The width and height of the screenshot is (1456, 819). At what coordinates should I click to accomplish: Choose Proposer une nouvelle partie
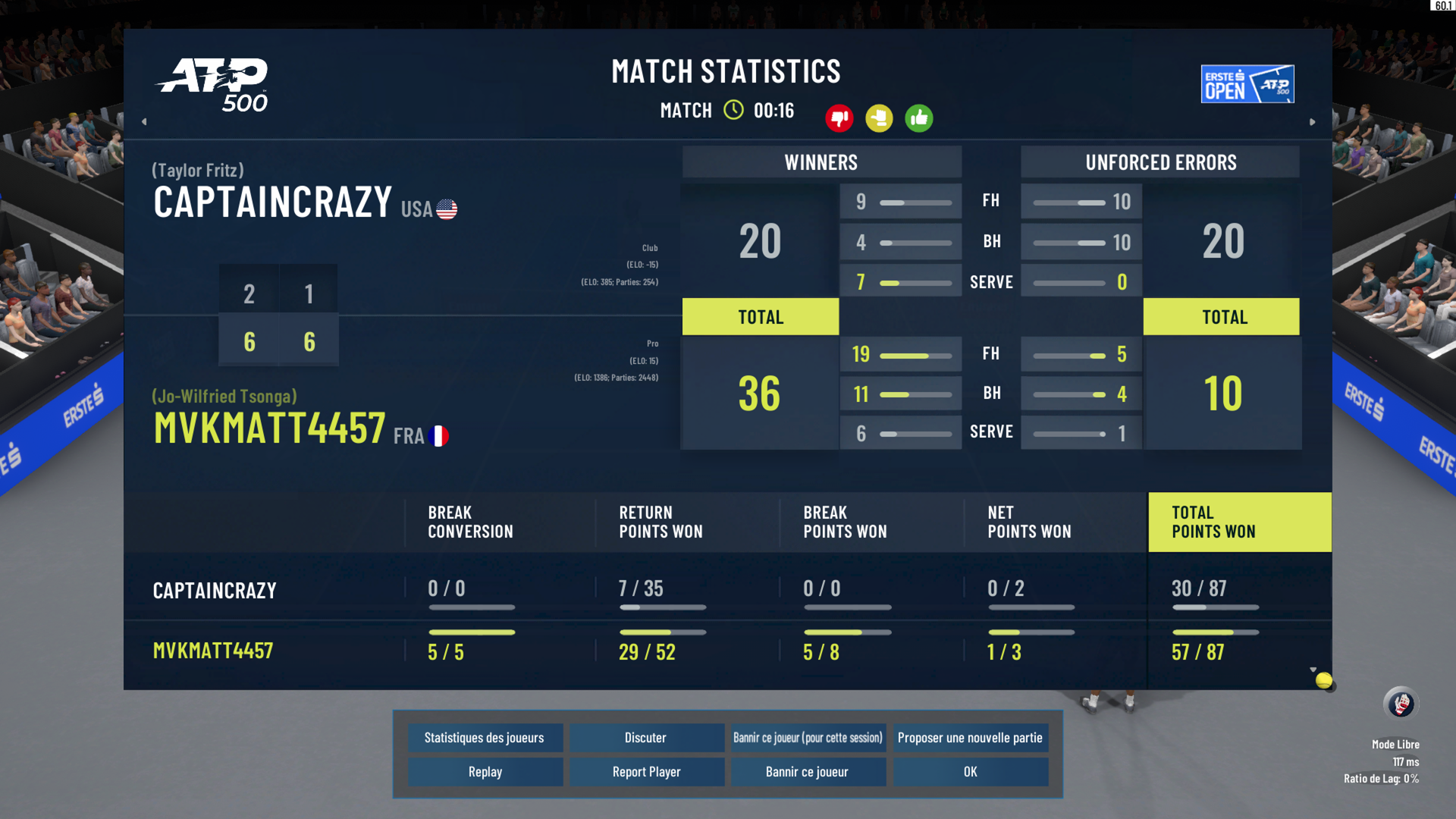coord(970,738)
